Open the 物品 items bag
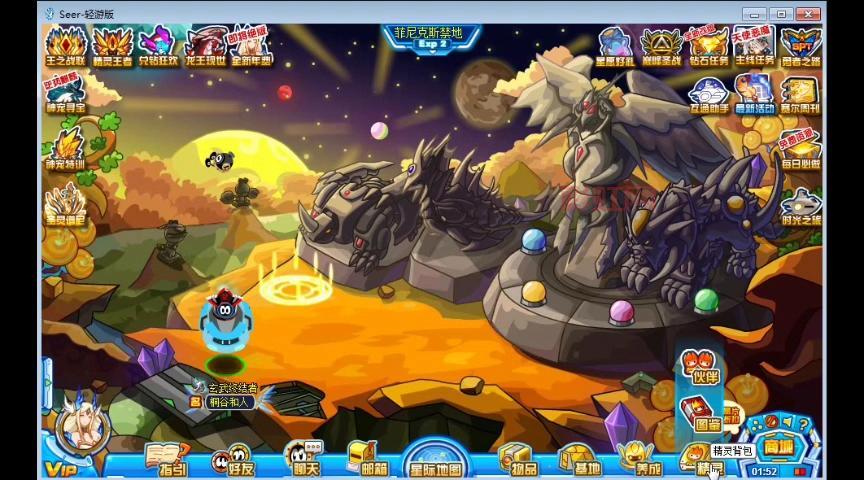This screenshot has width=864, height=480. click(x=517, y=461)
